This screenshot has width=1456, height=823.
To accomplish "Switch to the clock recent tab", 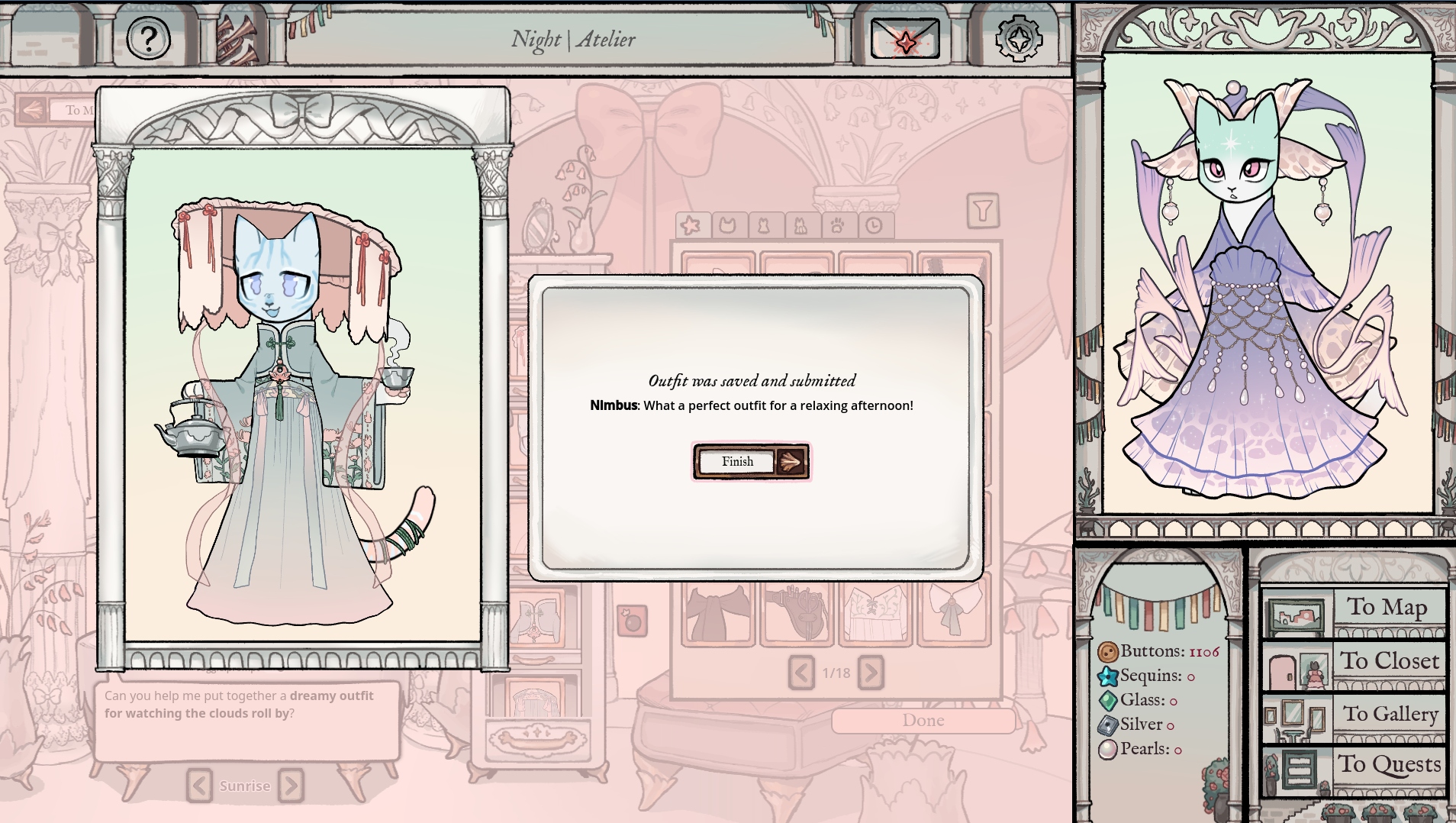I will coord(875,226).
